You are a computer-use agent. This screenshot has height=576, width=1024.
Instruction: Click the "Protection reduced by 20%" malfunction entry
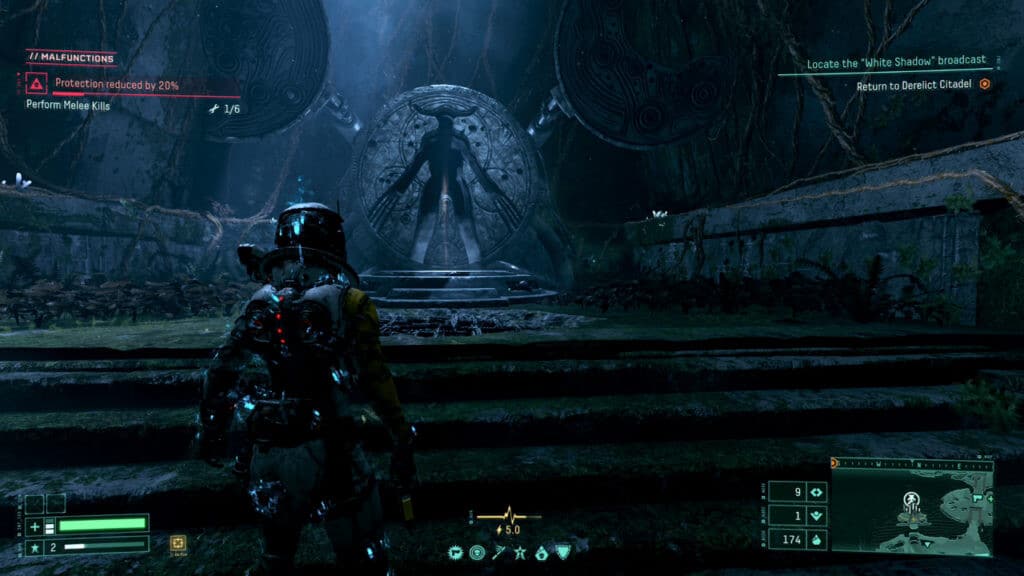pyautogui.click(x=117, y=85)
